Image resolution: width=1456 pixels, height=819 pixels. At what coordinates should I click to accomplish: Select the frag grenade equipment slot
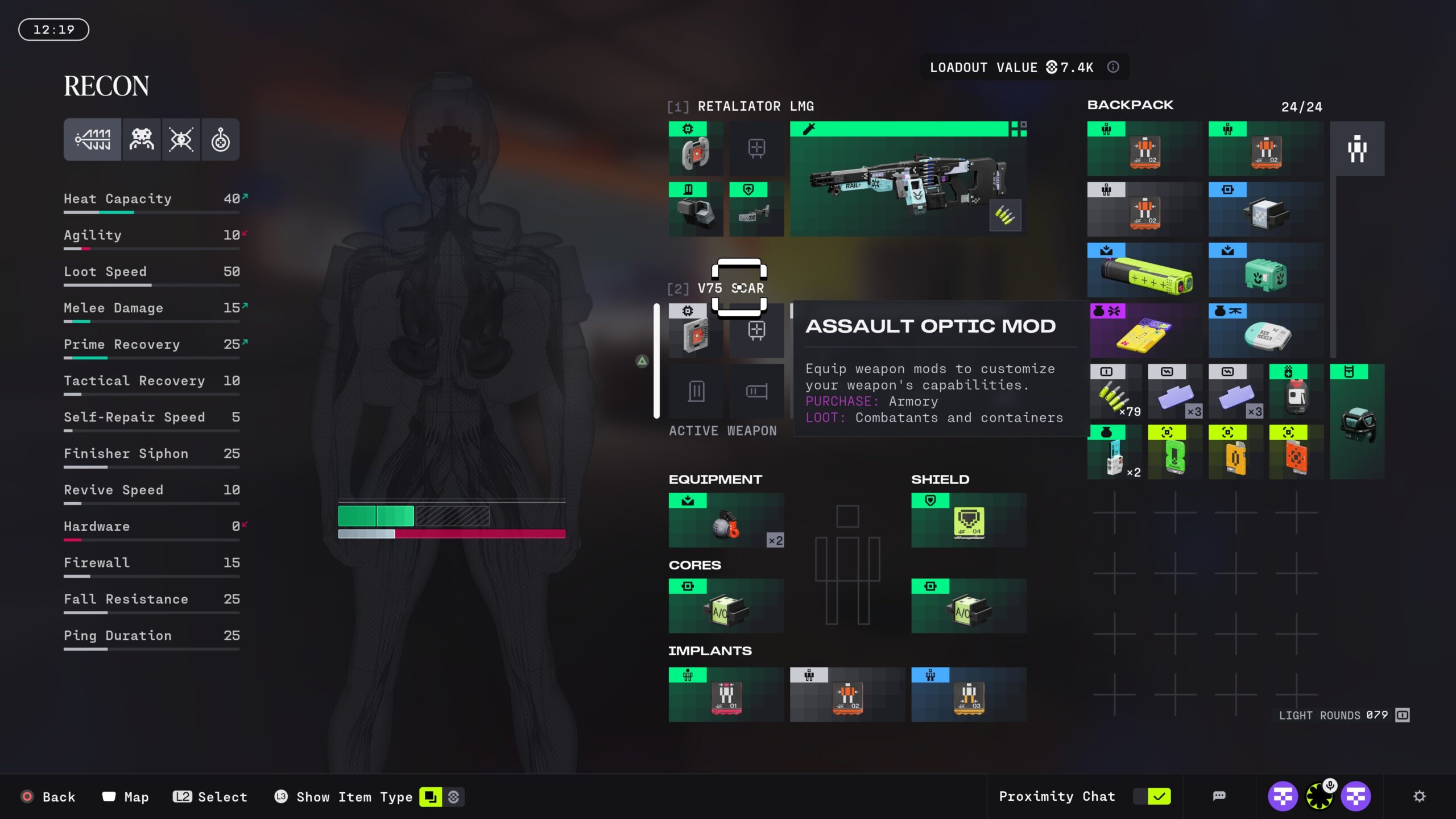point(726,520)
